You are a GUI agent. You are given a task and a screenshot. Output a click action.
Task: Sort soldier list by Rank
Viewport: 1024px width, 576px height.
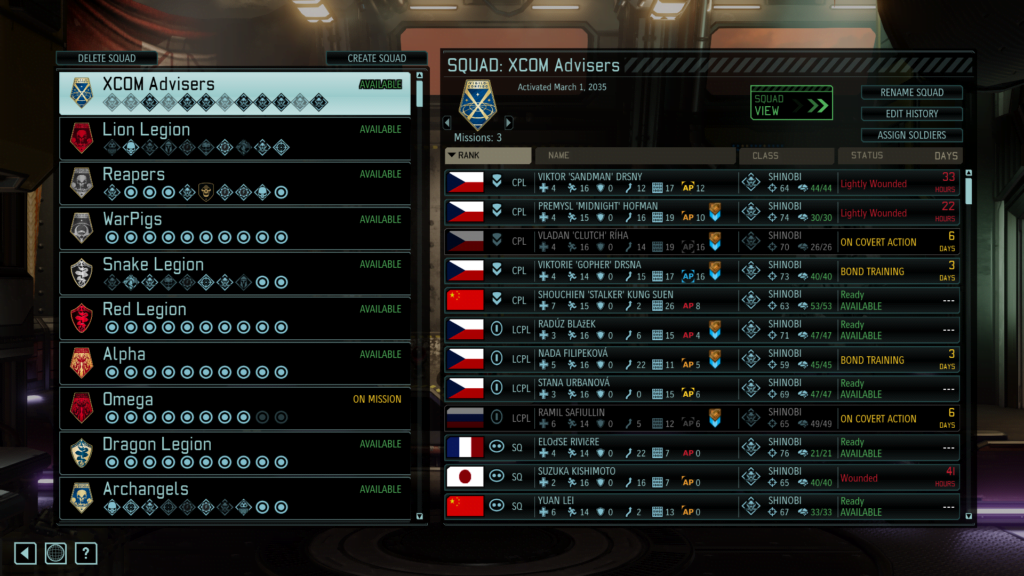click(488, 156)
